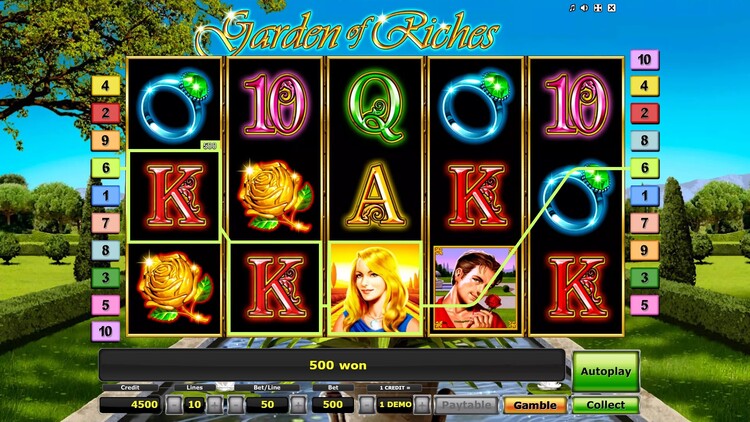Increase the 1 CREDIT denomination value
Image resolution: width=750 pixels, height=422 pixels.
point(422,405)
